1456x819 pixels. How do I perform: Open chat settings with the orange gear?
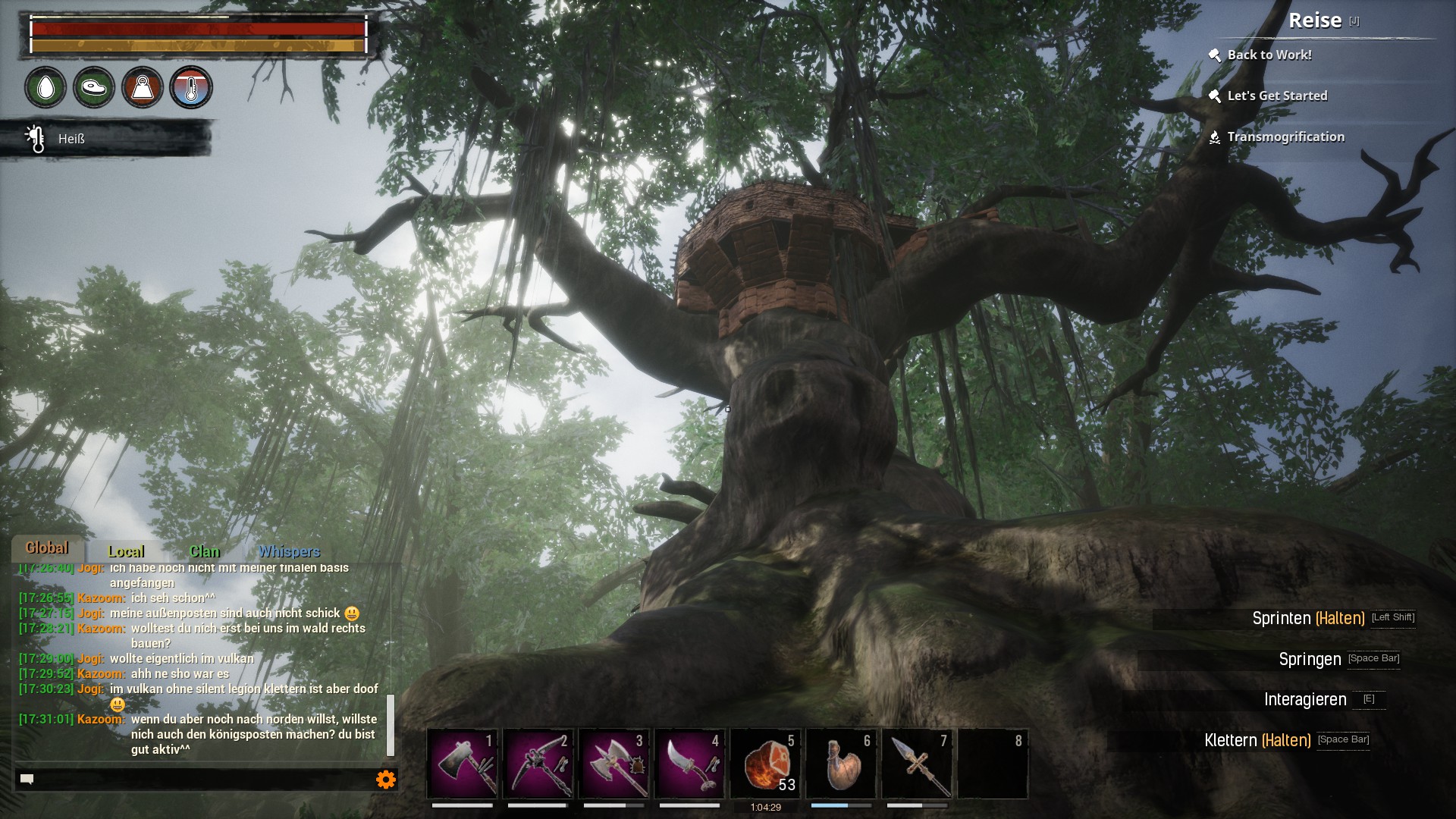tap(386, 779)
